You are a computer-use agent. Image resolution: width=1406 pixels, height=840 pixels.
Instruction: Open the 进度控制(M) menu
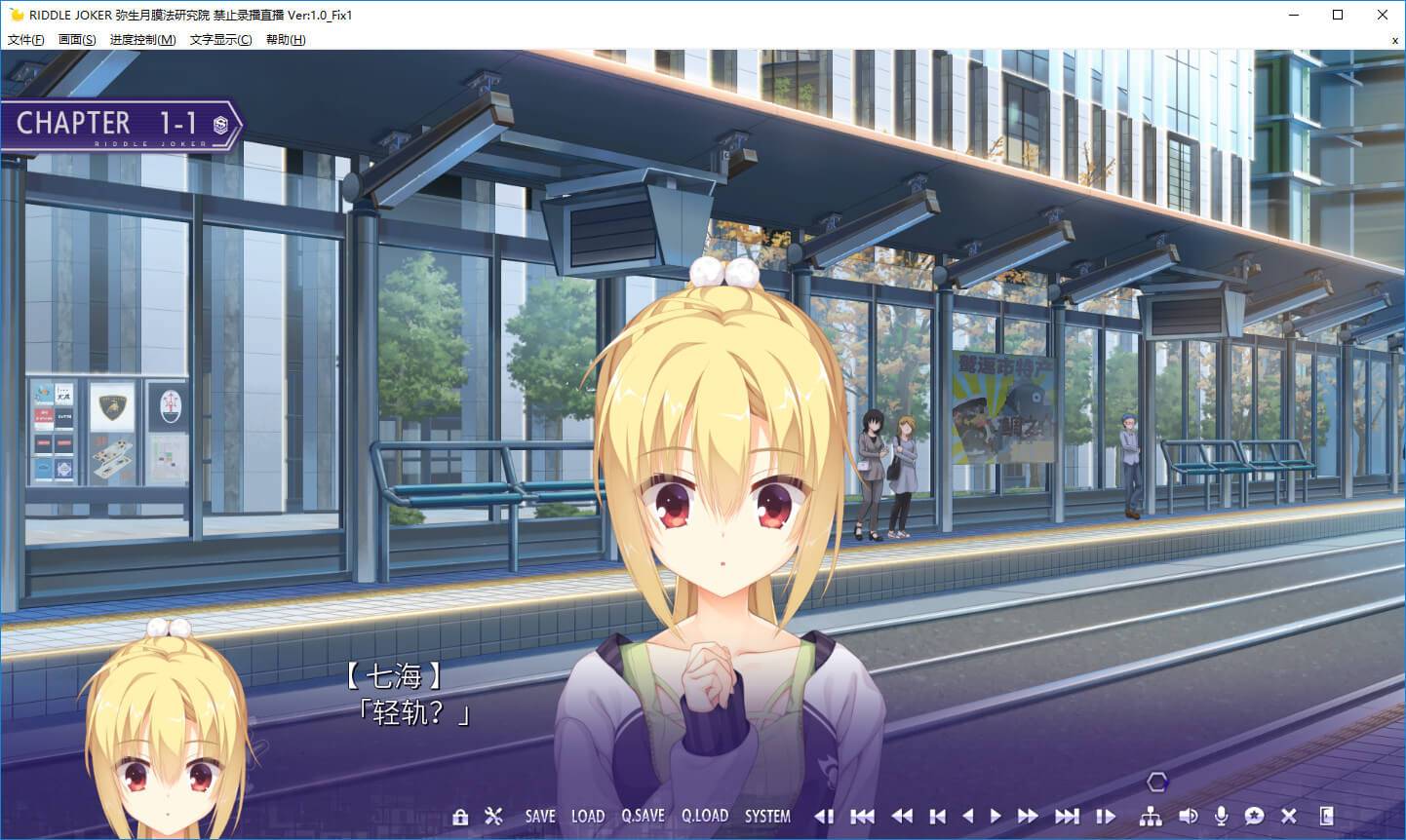point(142,40)
